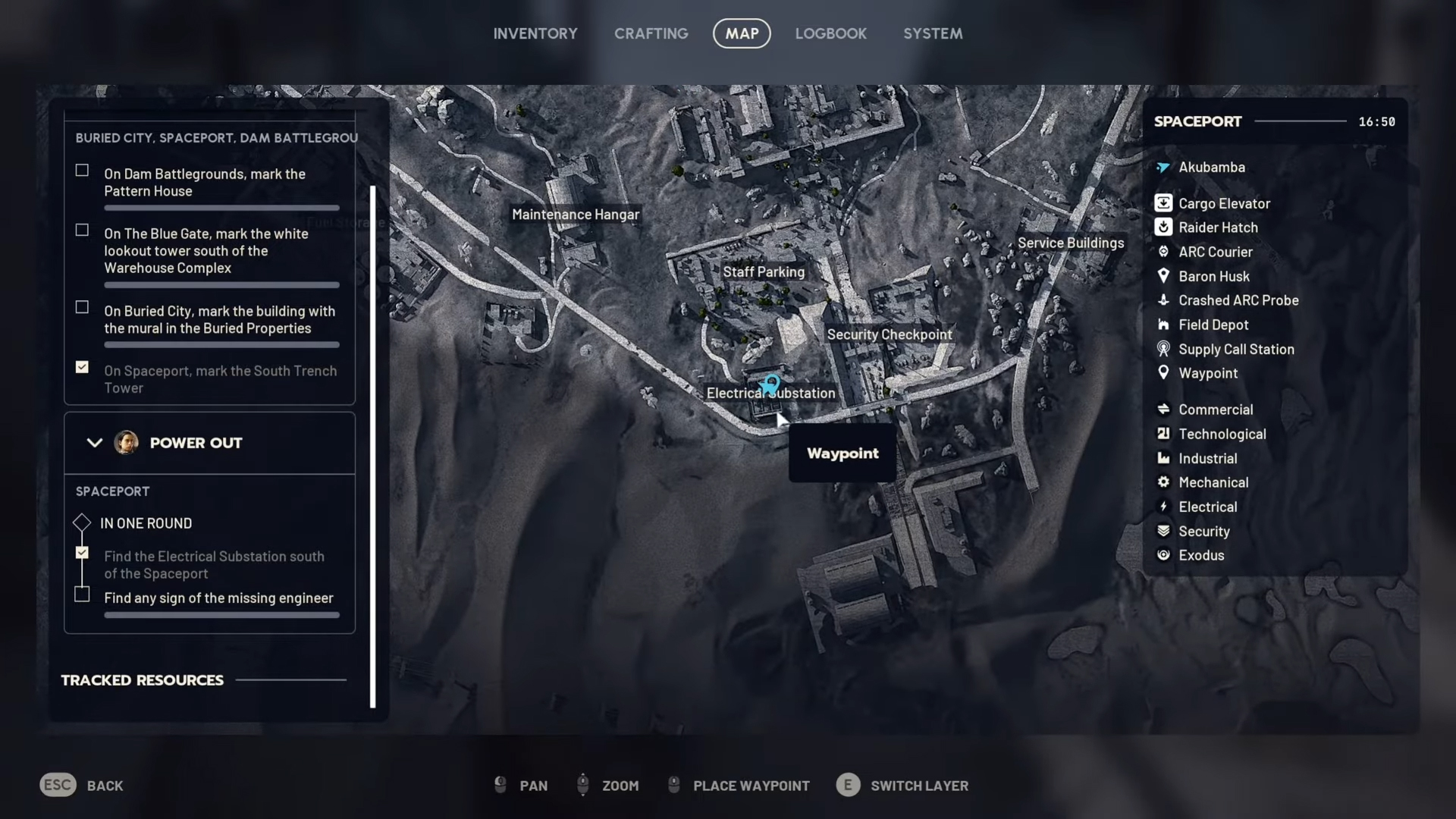This screenshot has height=819, width=1456.
Task: Click the Electrical category icon
Action: [1165, 507]
